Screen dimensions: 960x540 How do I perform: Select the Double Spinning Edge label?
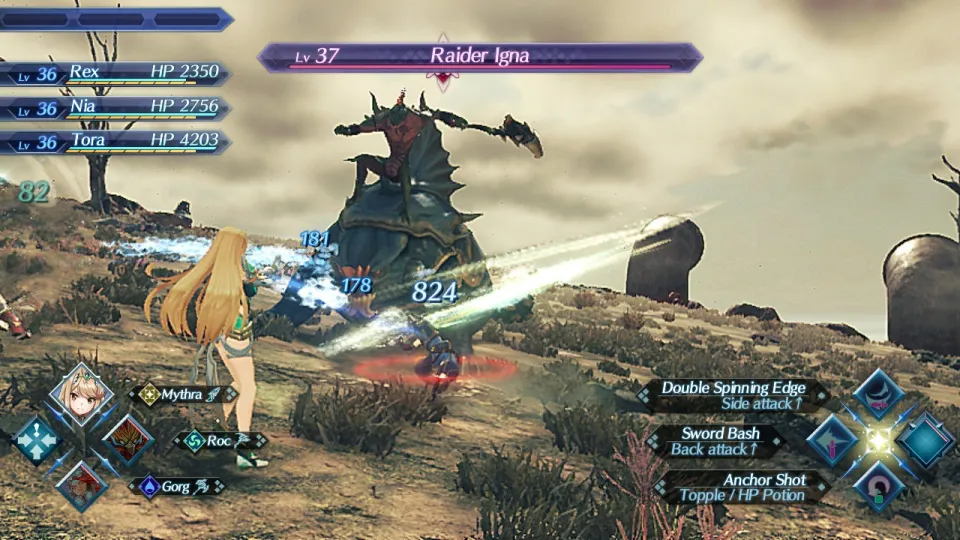point(735,395)
